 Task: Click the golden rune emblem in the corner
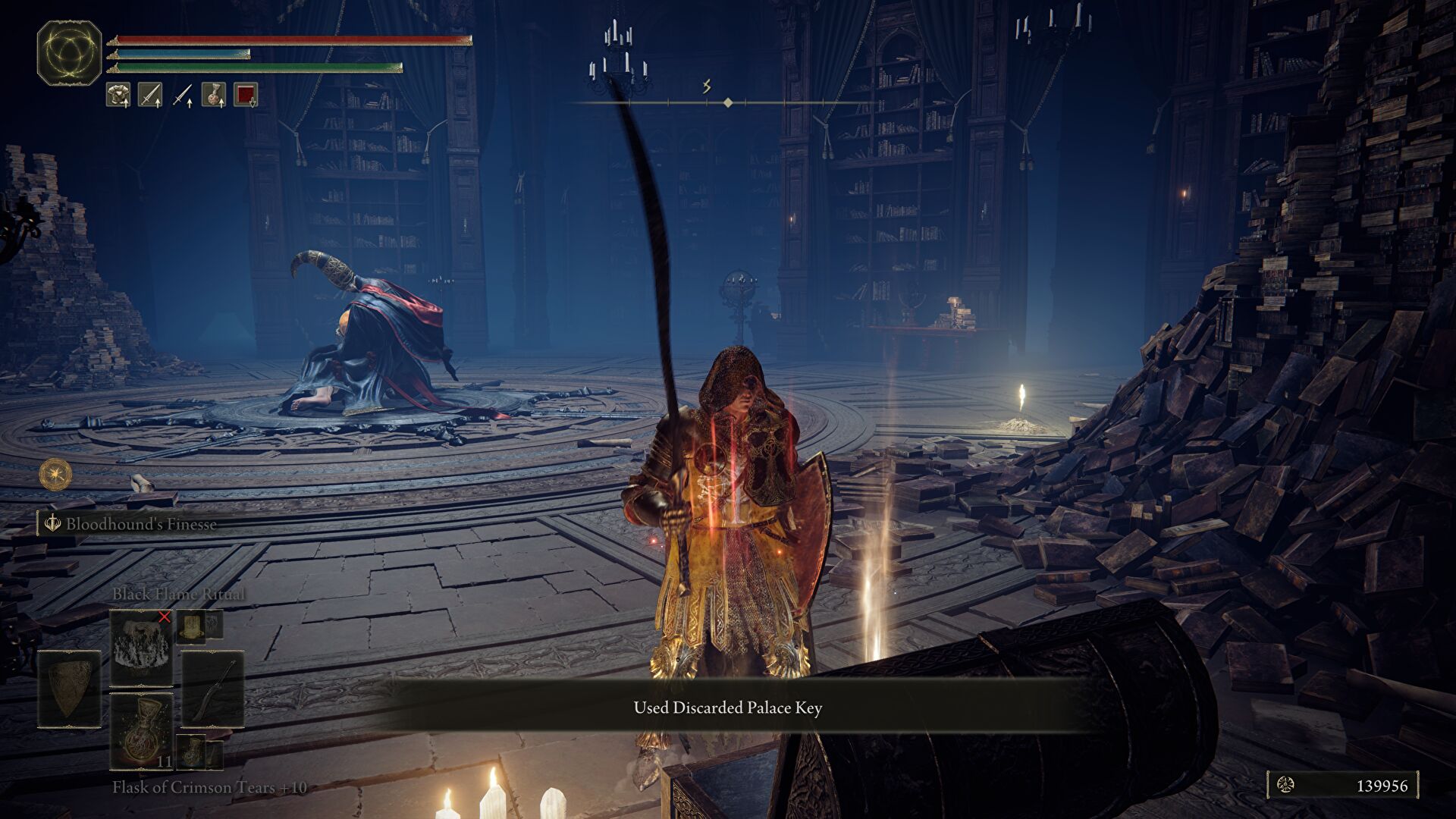pos(69,52)
